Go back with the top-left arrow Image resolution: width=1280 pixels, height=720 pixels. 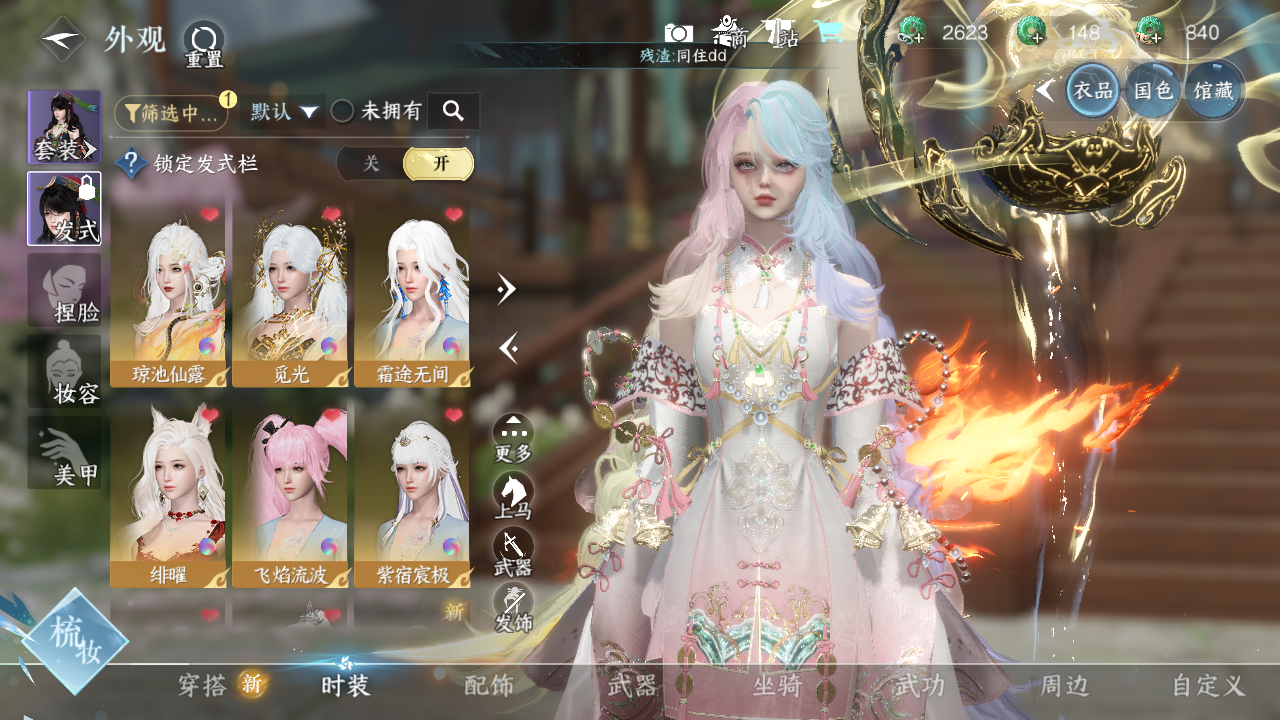(x=62, y=39)
